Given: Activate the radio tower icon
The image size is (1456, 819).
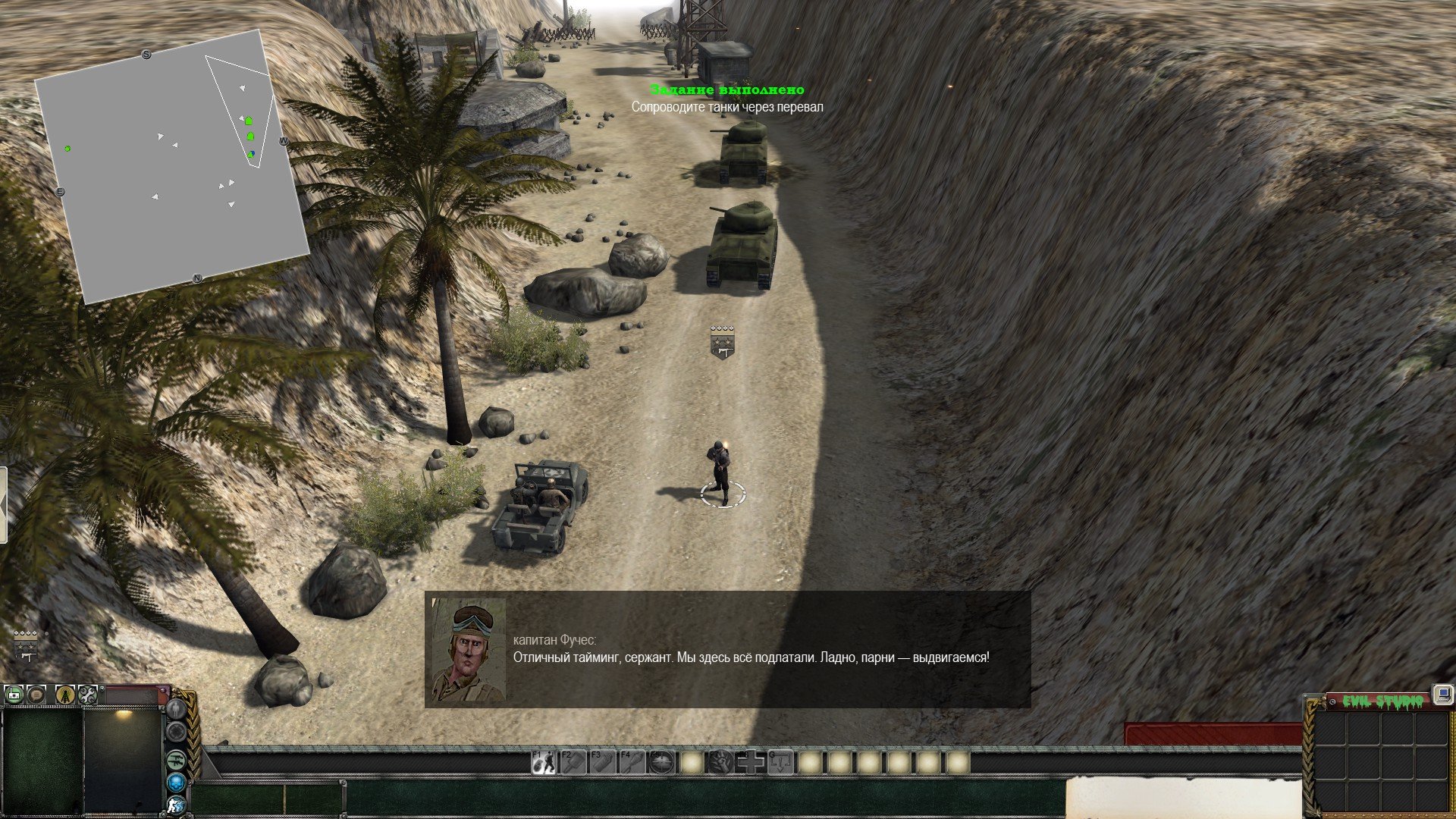Looking at the screenshot, I should pyautogui.click(x=65, y=694).
